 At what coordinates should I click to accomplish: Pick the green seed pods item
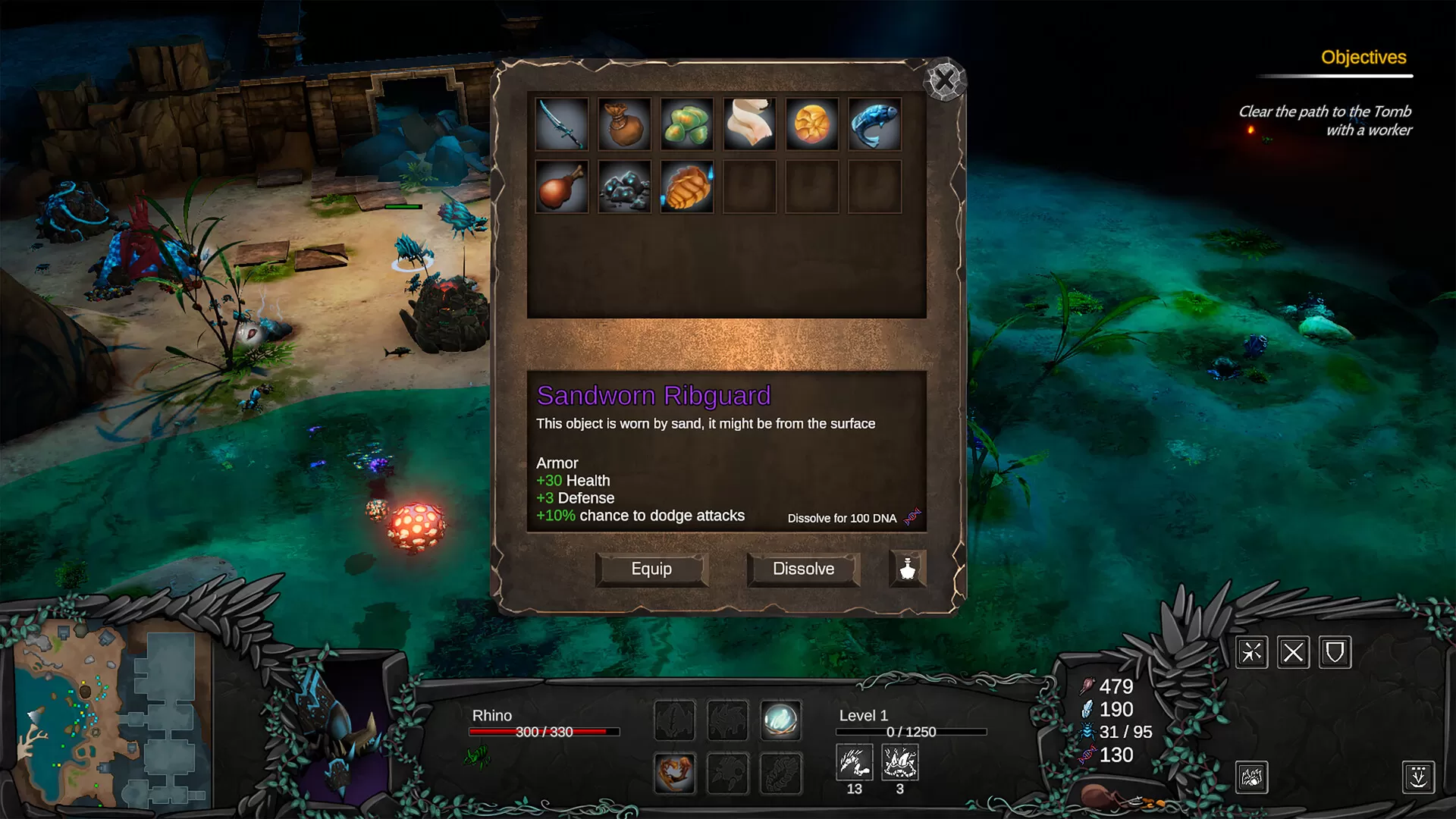[687, 124]
